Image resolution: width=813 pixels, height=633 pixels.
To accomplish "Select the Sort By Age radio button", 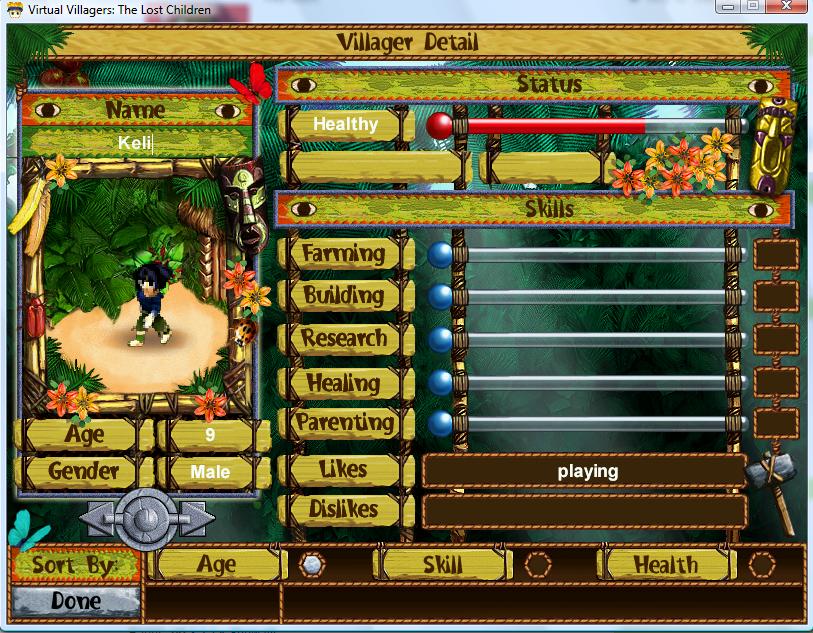I will coord(313,565).
